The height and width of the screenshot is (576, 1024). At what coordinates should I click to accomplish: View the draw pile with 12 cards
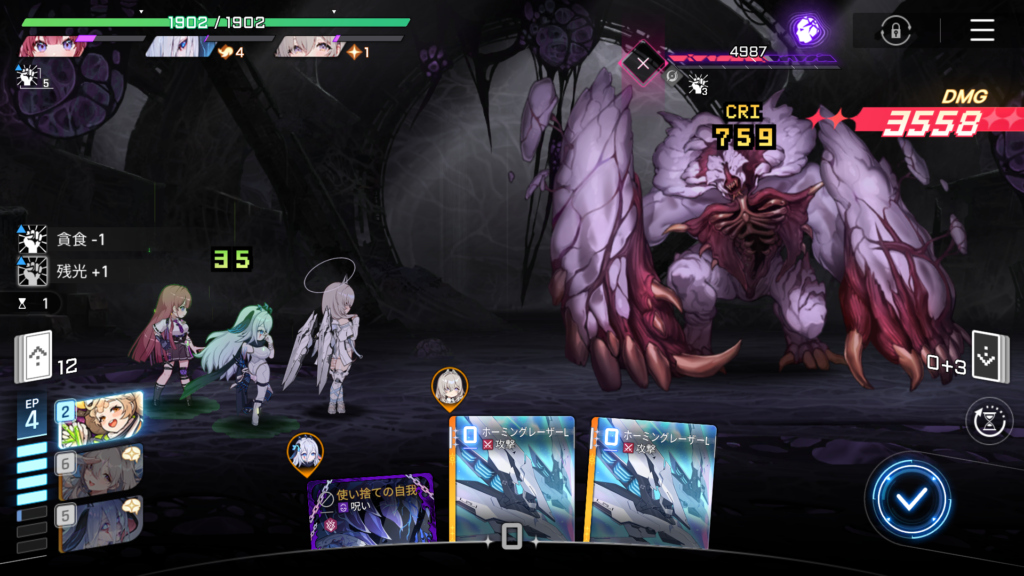pyautogui.click(x=33, y=358)
